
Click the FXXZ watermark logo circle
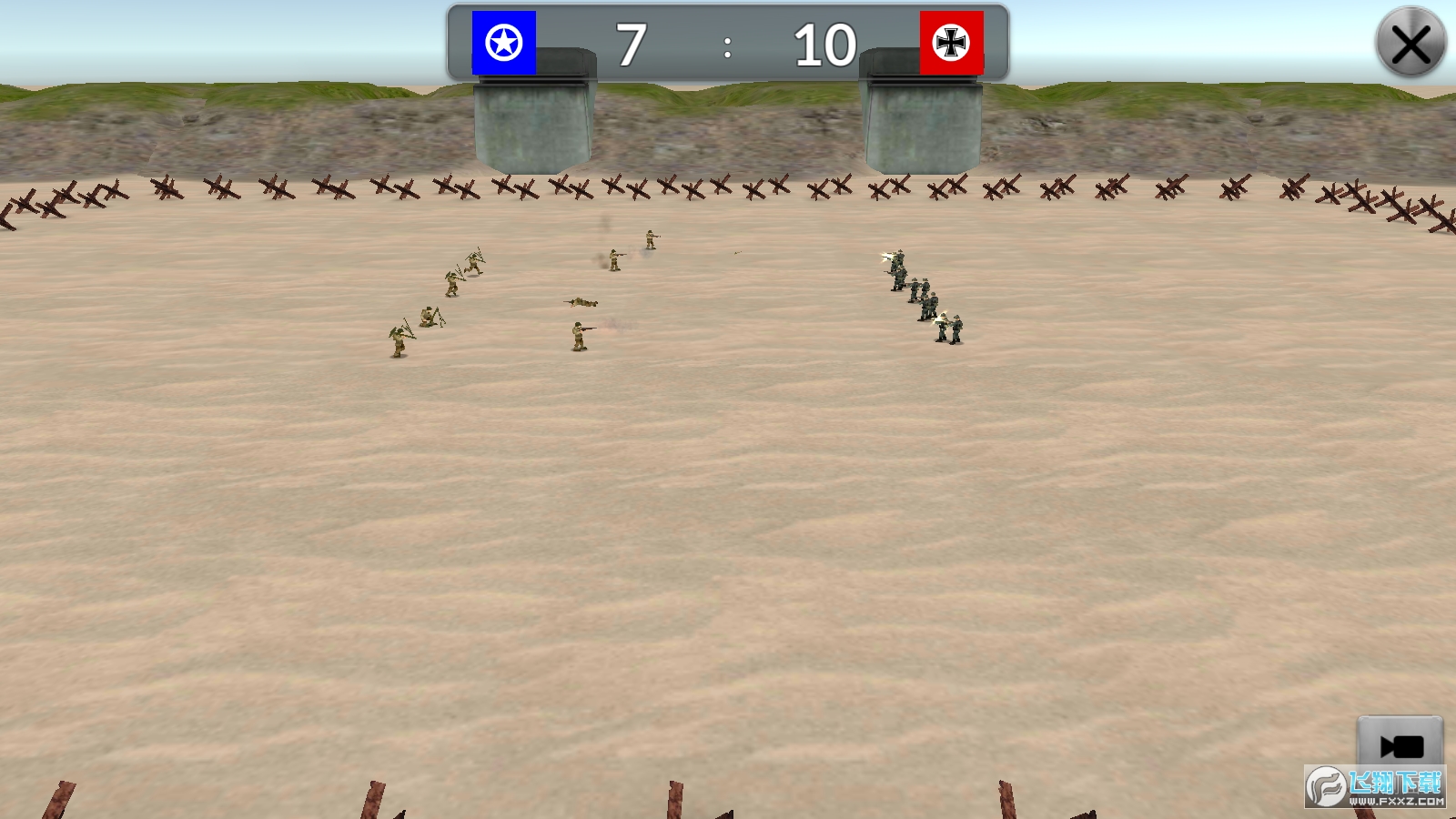[x=1327, y=788]
